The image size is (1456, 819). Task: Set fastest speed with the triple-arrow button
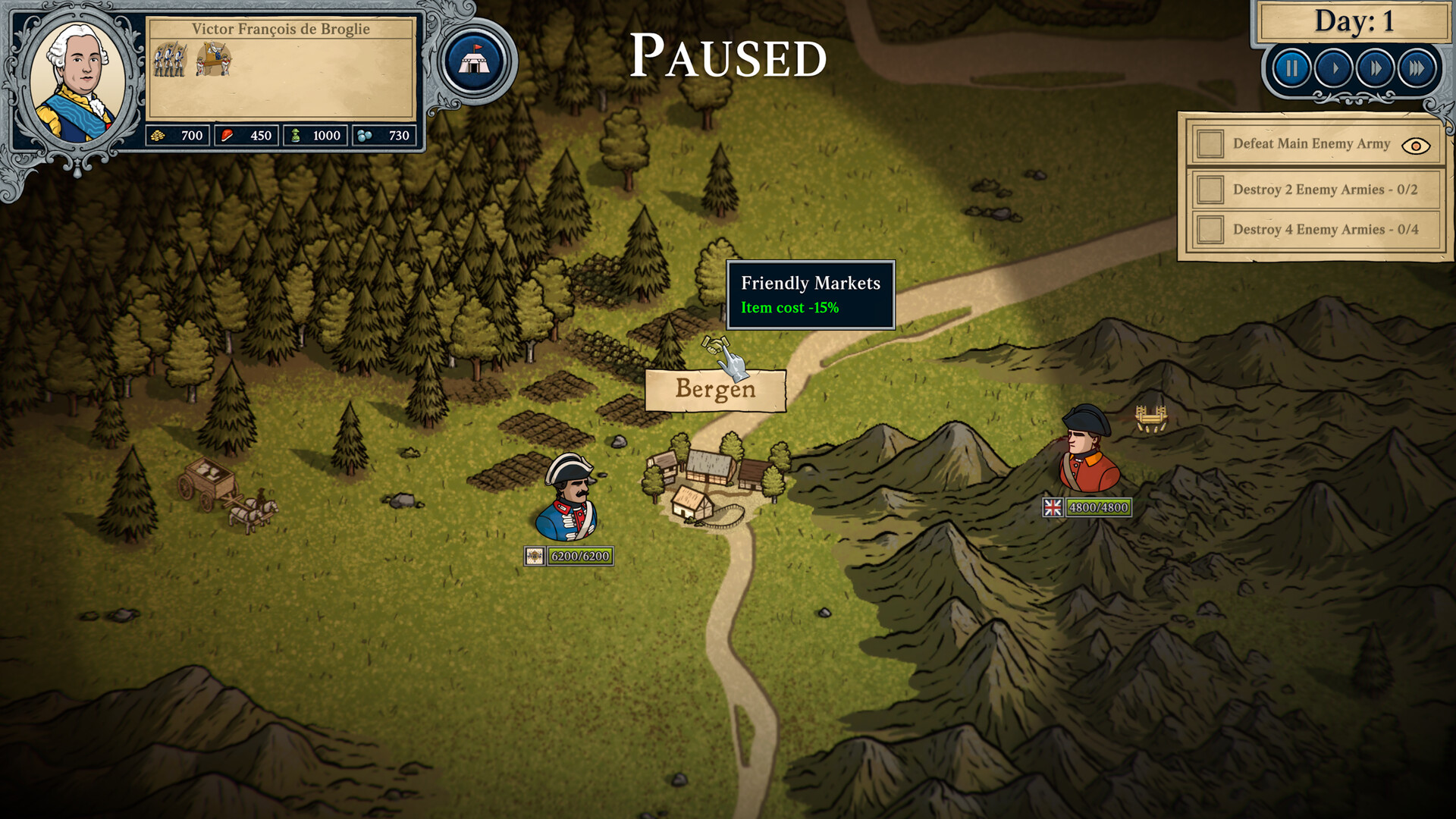pos(1416,69)
